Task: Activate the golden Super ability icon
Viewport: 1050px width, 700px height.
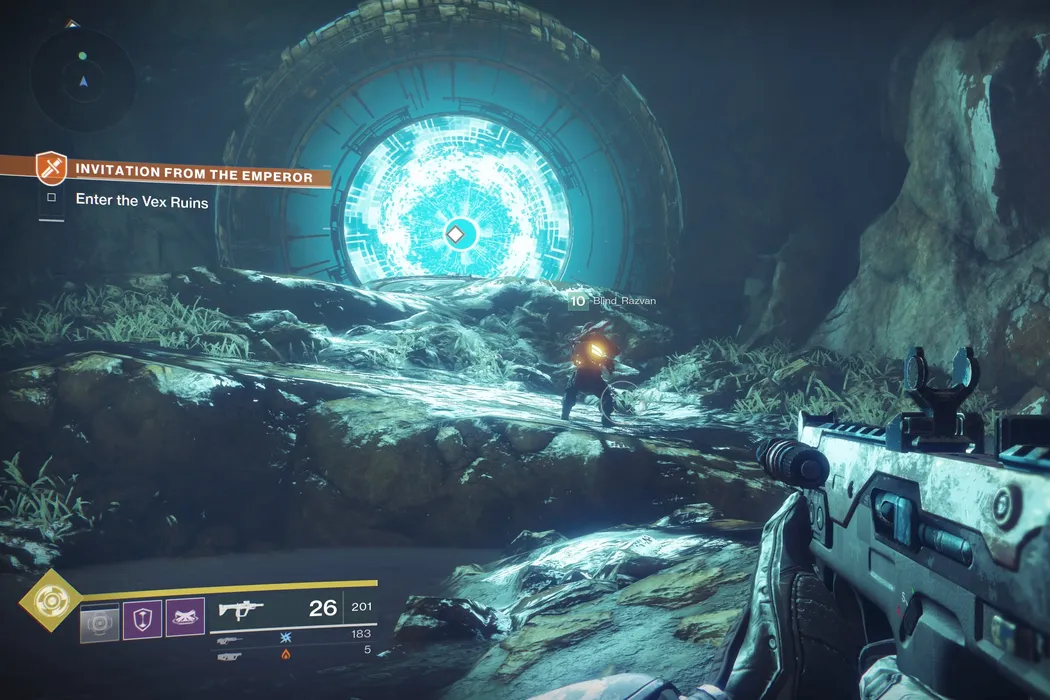Action: click(x=46, y=600)
